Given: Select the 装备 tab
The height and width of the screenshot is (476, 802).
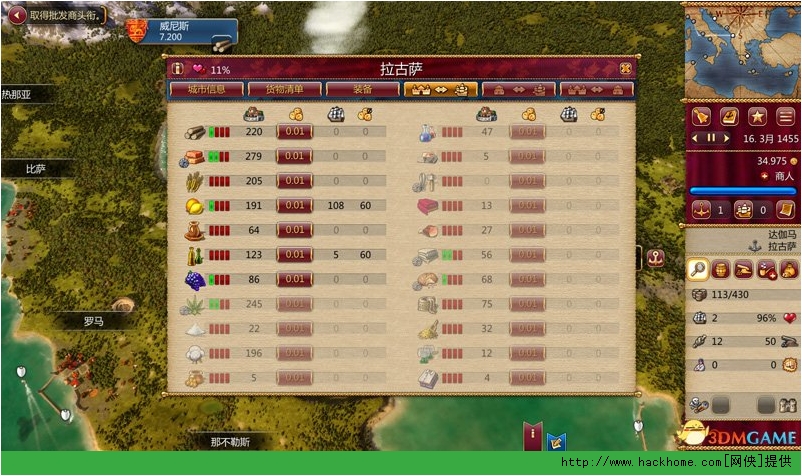Looking at the screenshot, I should (x=362, y=89).
